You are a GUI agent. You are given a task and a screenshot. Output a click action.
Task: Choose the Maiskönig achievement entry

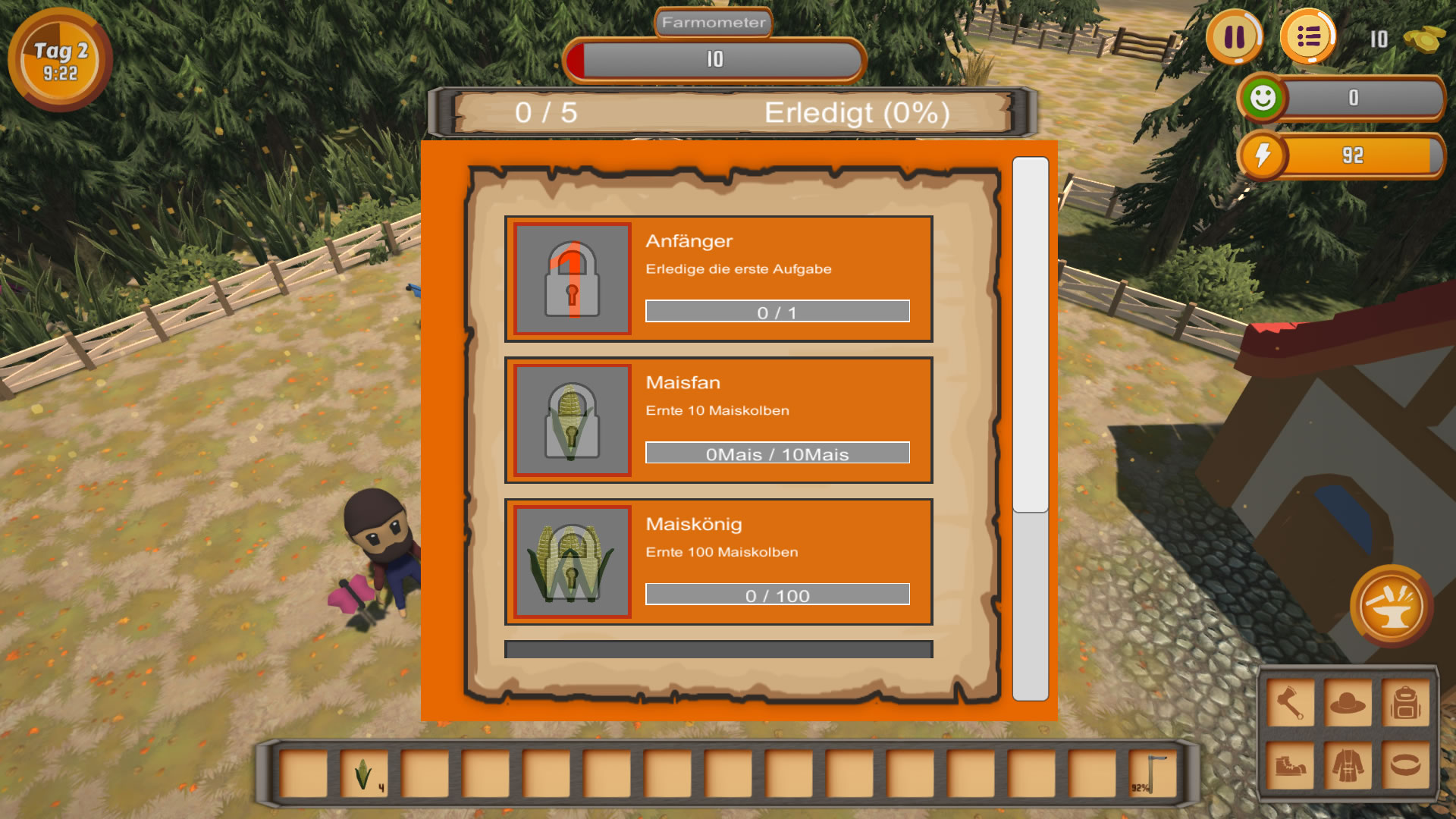[718, 561]
